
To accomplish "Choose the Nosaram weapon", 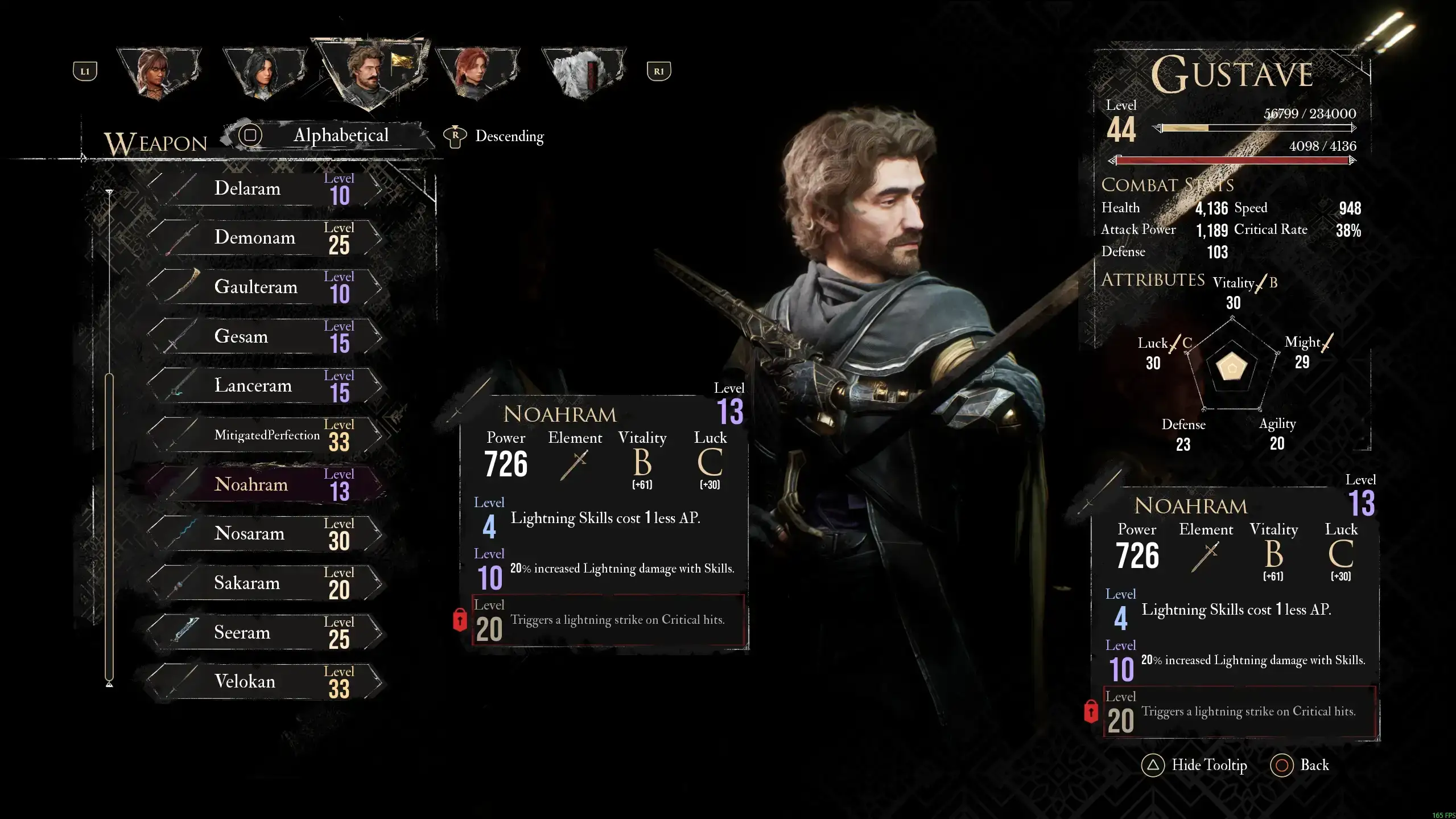I will pyautogui.click(x=265, y=534).
